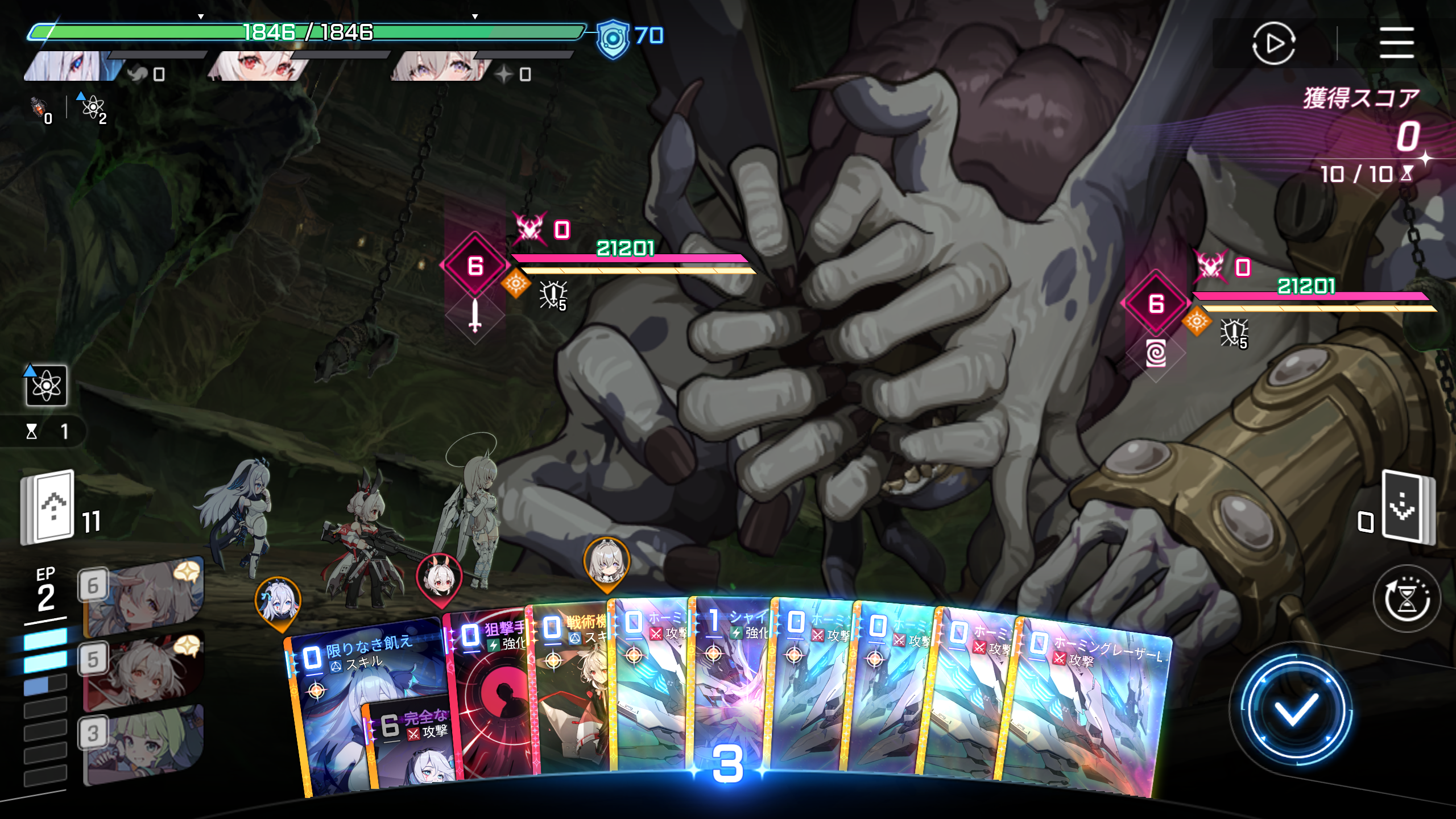Check the grenade item icon
This screenshot has width=1456, height=819.
[39, 107]
